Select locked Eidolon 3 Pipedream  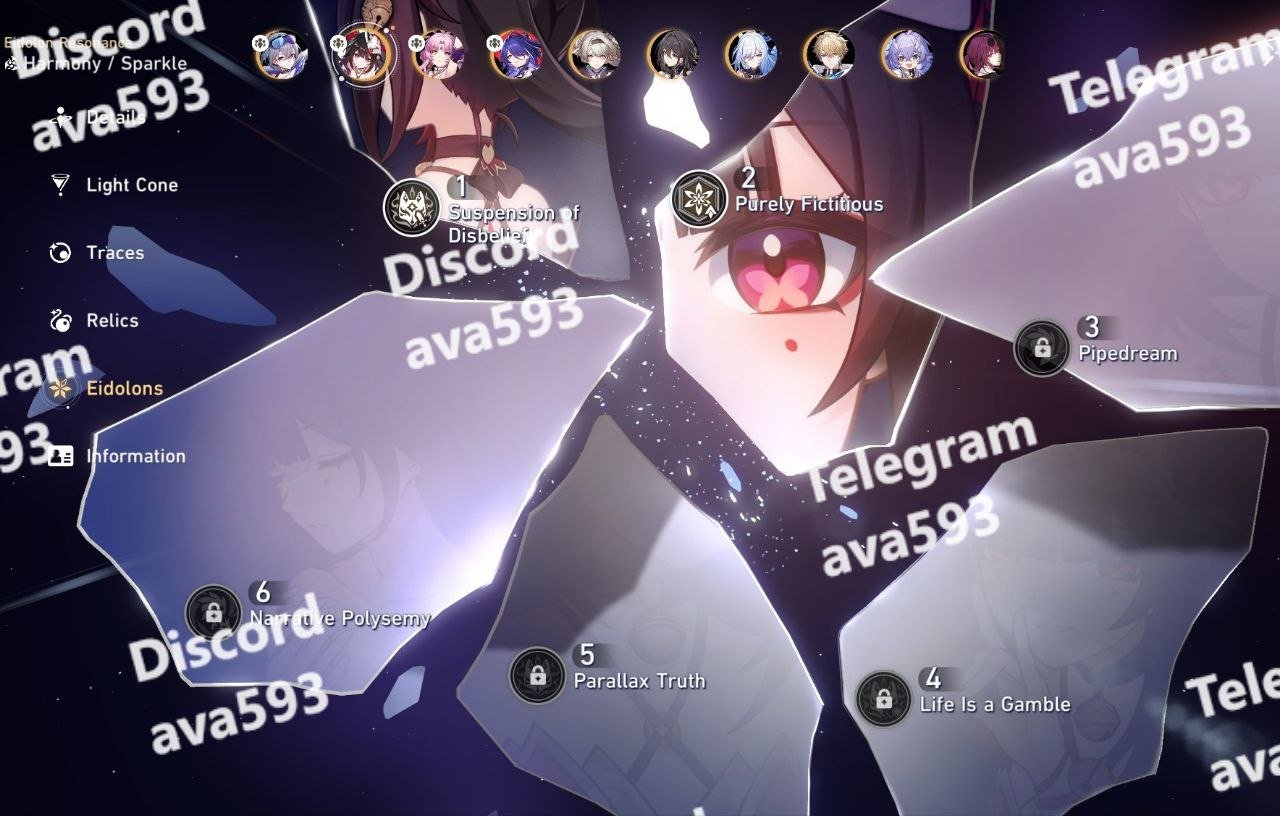pyautogui.click(x=1042, y=348)
